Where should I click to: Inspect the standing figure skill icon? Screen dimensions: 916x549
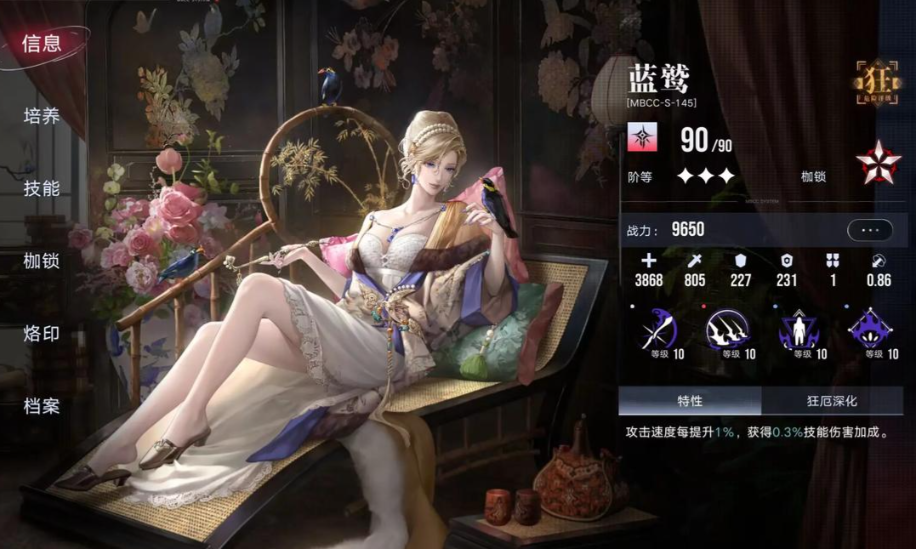click(799, 329)
